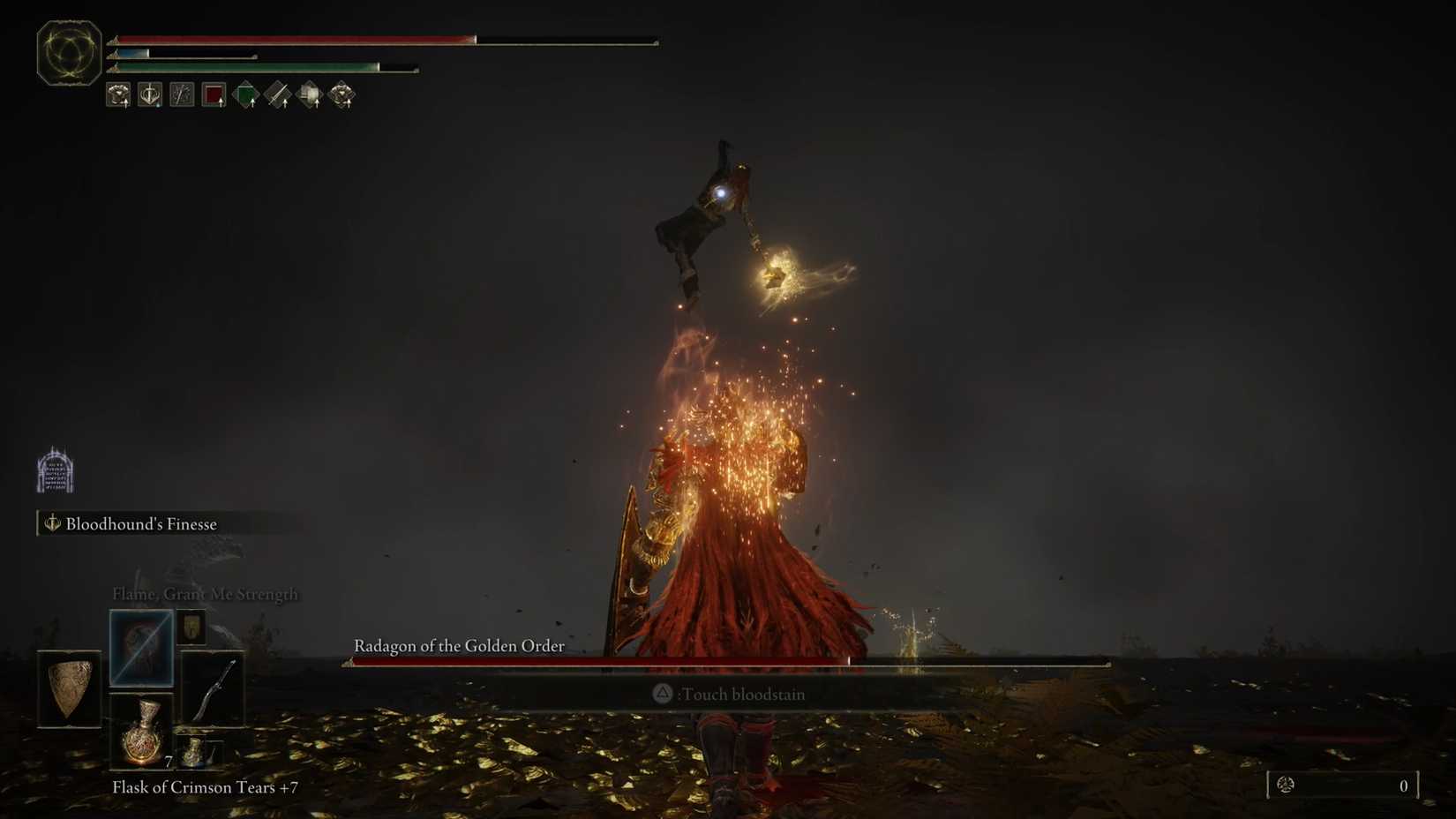1456x819 pixels.
Task: Click the talisman medallion quick slot
Action: pos(191,627)
